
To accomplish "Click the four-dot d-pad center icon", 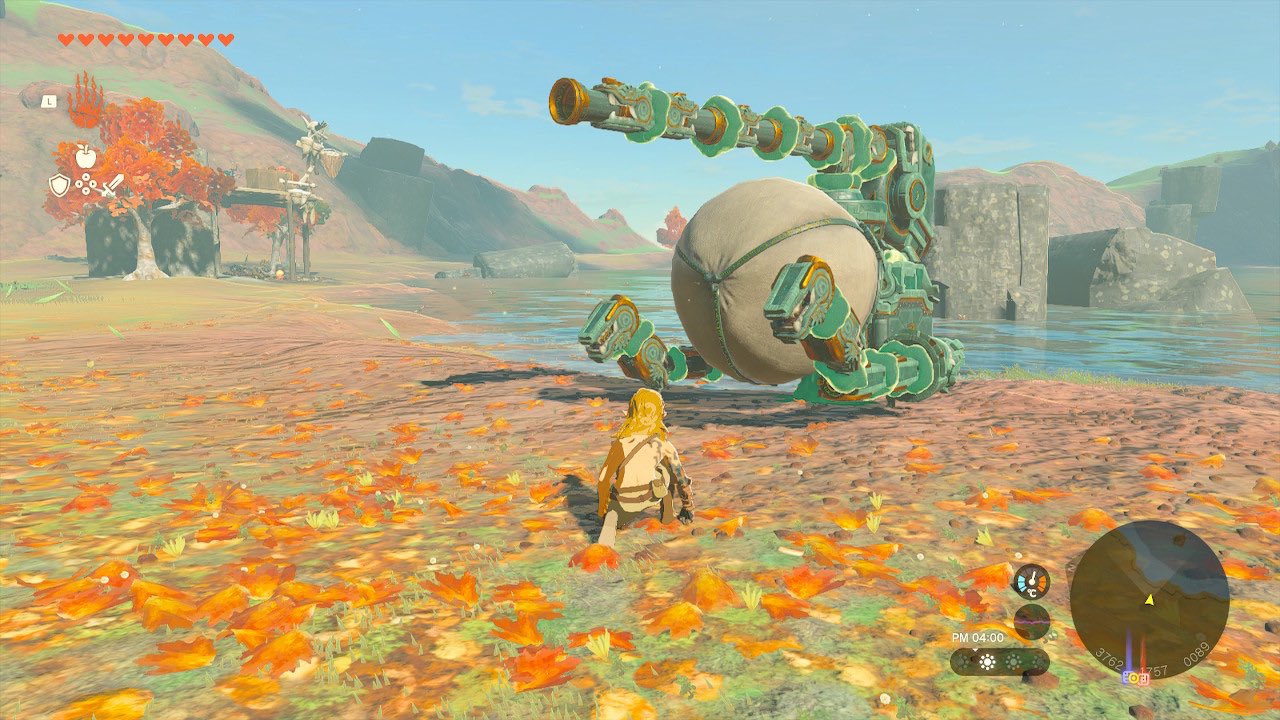I will [86, 186].
